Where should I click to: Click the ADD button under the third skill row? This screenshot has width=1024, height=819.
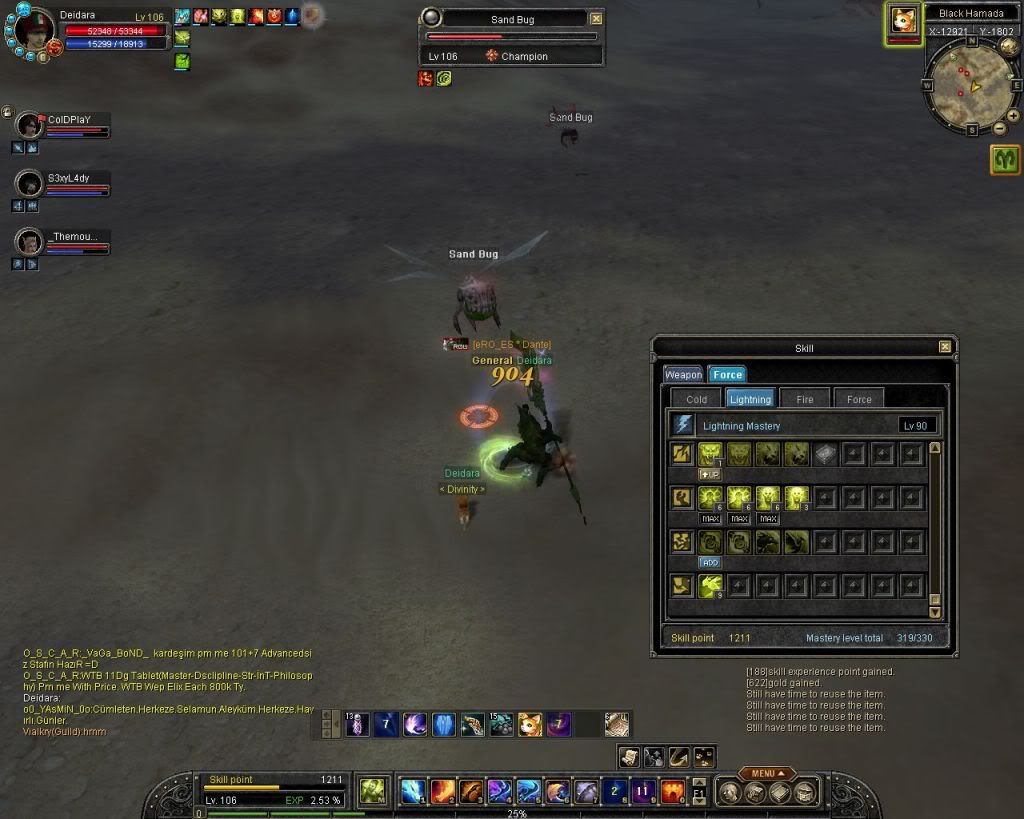710,562
